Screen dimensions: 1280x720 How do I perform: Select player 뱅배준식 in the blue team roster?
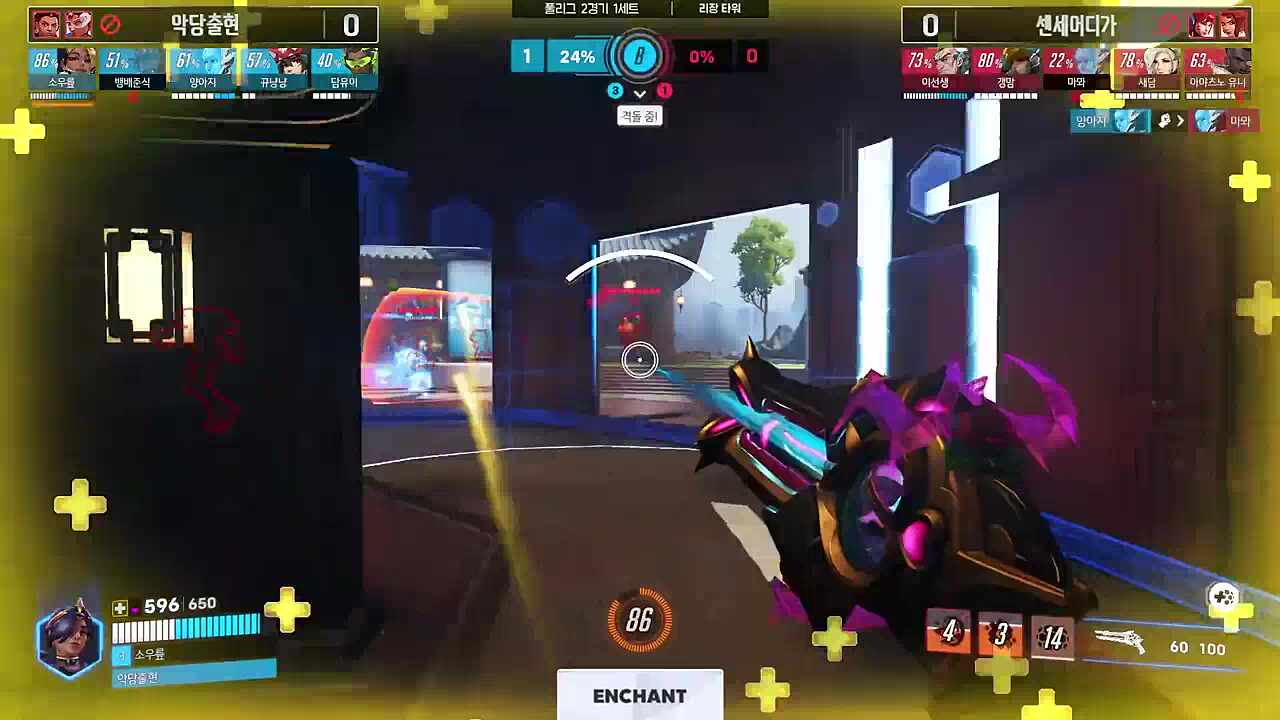click(x=132, y=69)
